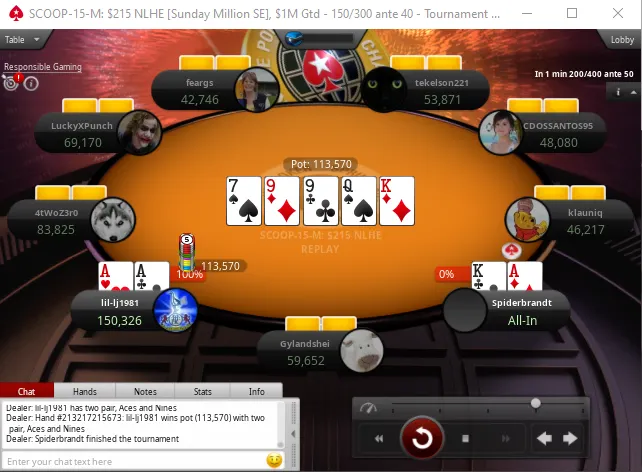
Task: Close the poker table window
Action: (618, 14)
